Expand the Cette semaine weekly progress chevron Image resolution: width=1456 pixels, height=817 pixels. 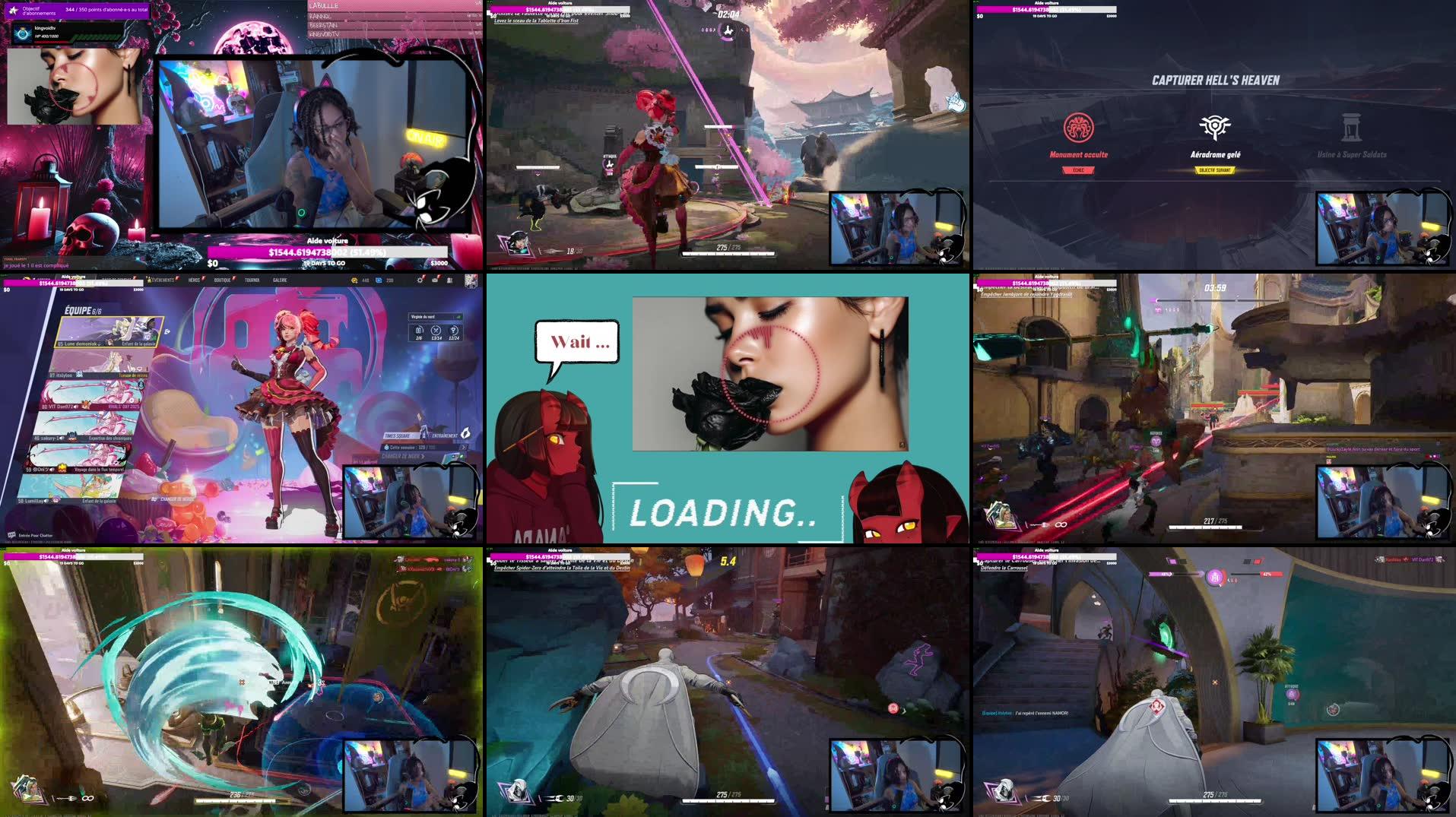pyautogui.click(x=465, y=448)
